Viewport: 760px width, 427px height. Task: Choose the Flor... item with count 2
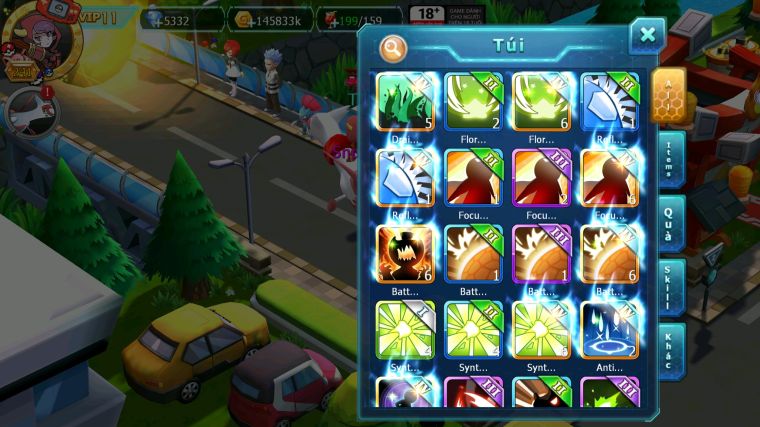point(474,101)
